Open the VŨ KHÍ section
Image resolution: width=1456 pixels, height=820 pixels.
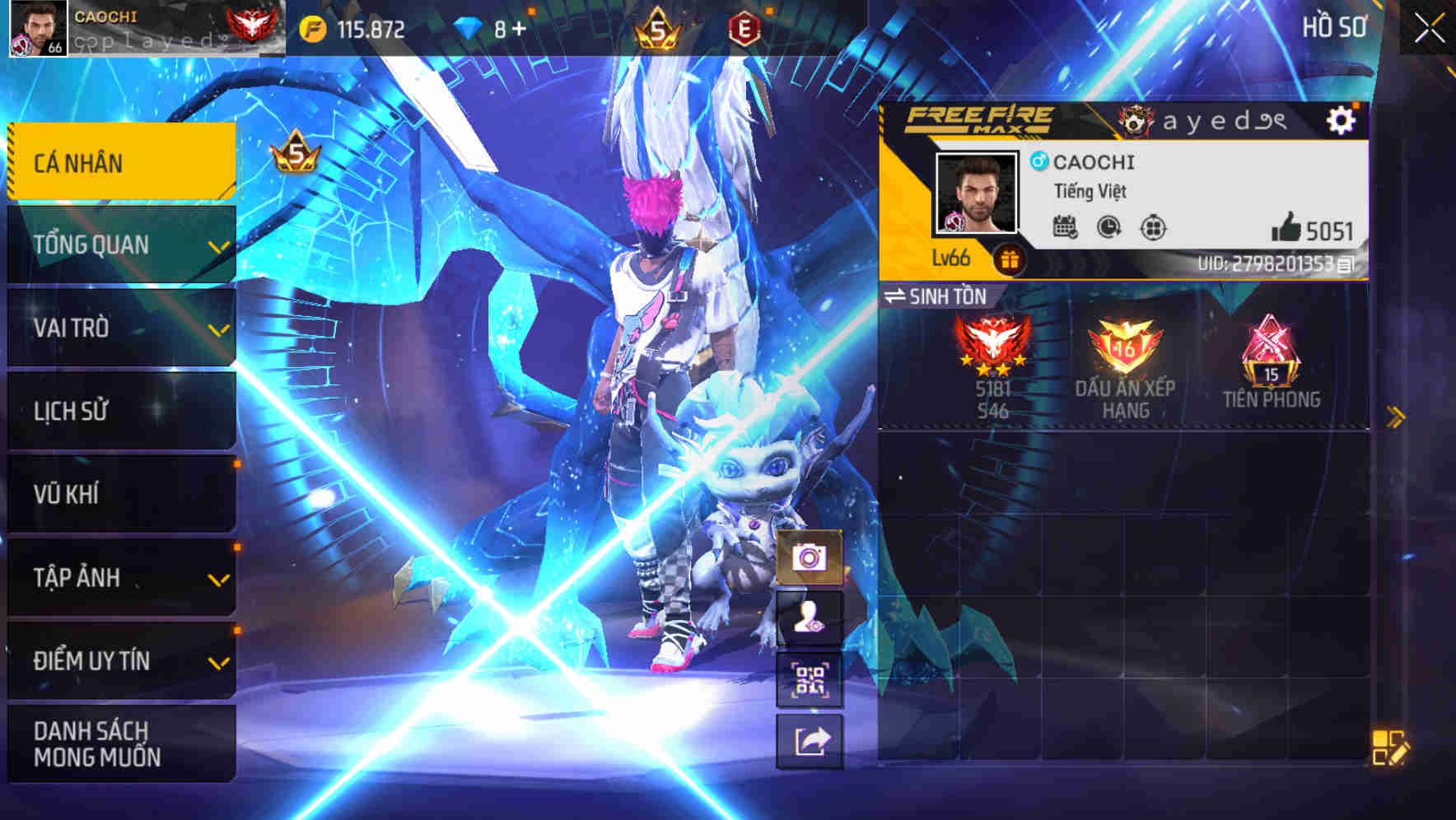pos(120,494)
